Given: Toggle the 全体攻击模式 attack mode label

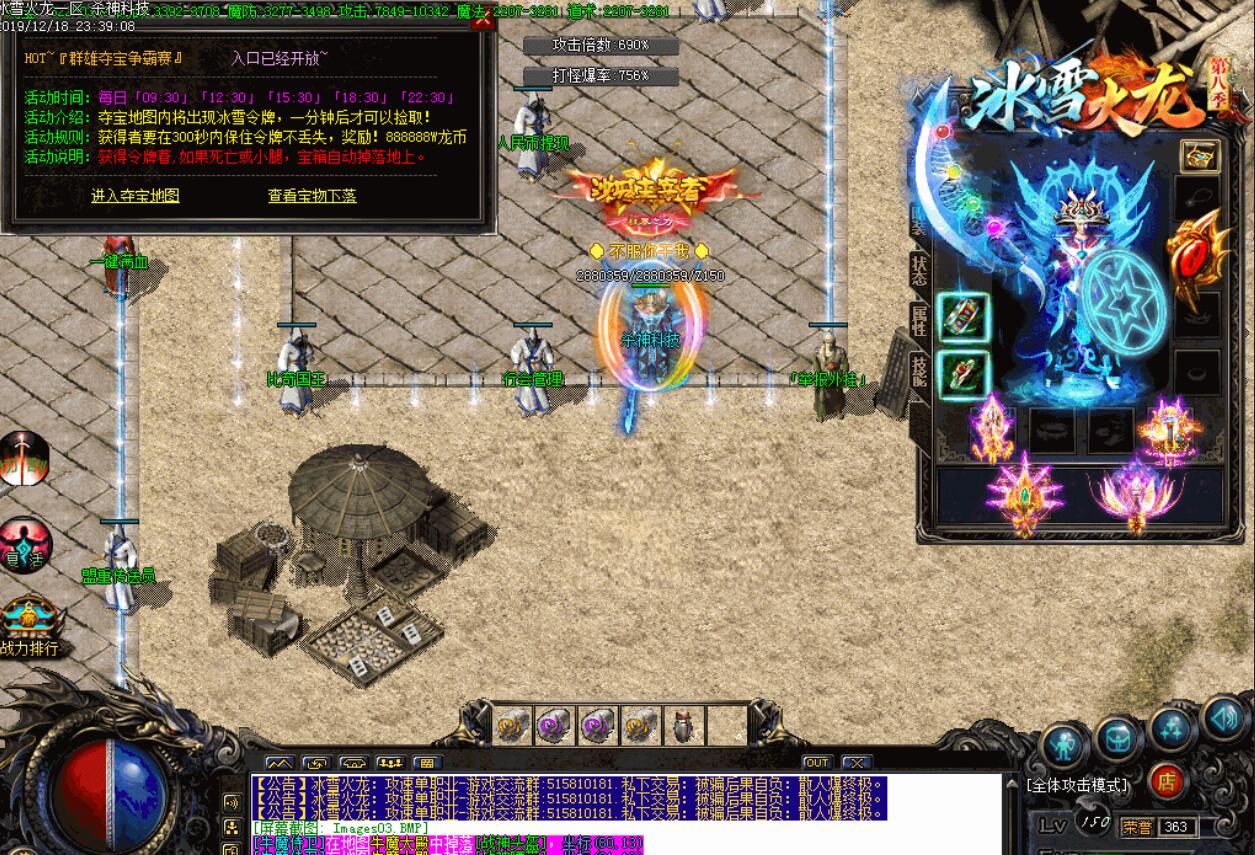Looking at the screenshot, I should [x=1077, y=785].
